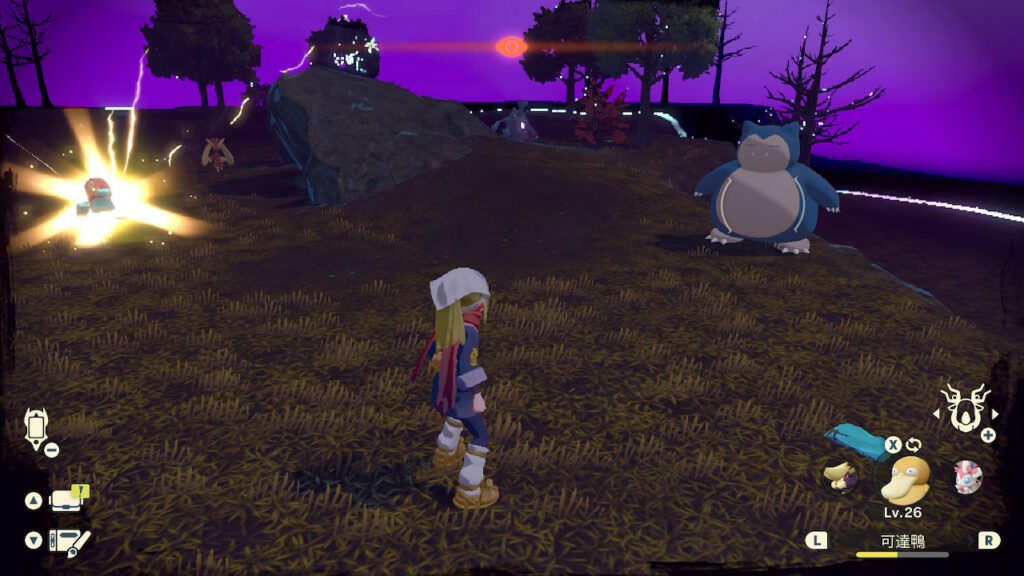Toggle the item/Pokémon swap arrows icon
Image resolution: width=1024 pixels, height=576 pixels.
(913, 445)
